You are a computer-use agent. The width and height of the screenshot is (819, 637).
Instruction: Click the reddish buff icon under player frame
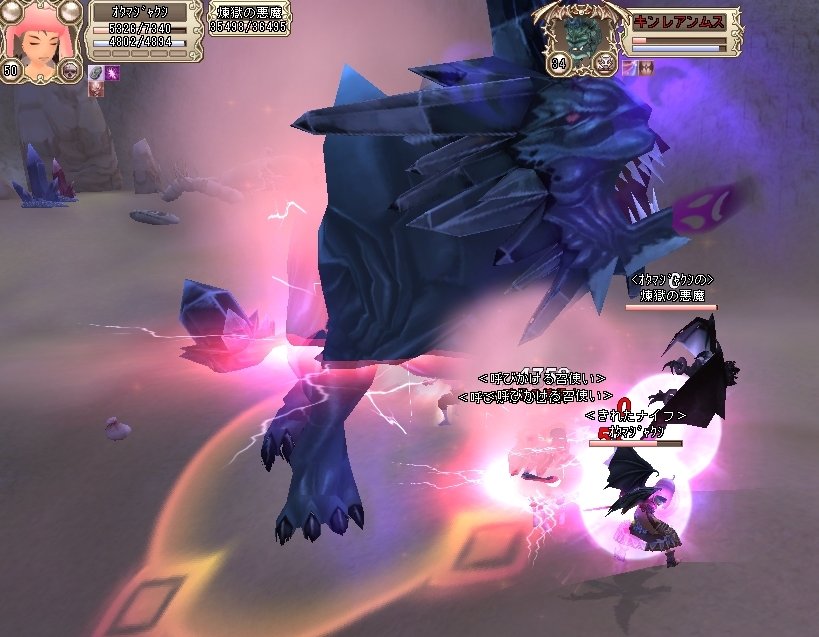(x=96, y=88)
